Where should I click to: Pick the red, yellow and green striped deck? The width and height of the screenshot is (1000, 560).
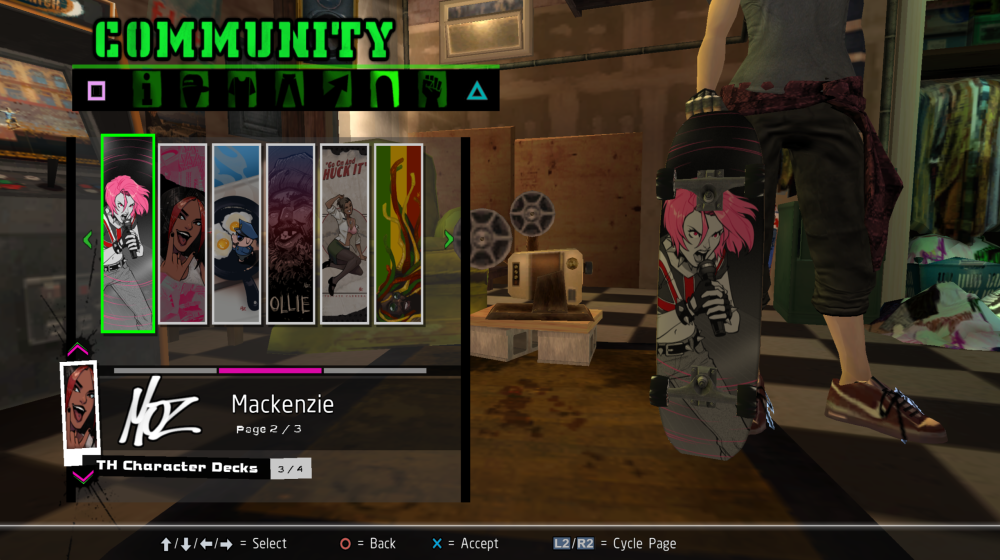(398, 233)
